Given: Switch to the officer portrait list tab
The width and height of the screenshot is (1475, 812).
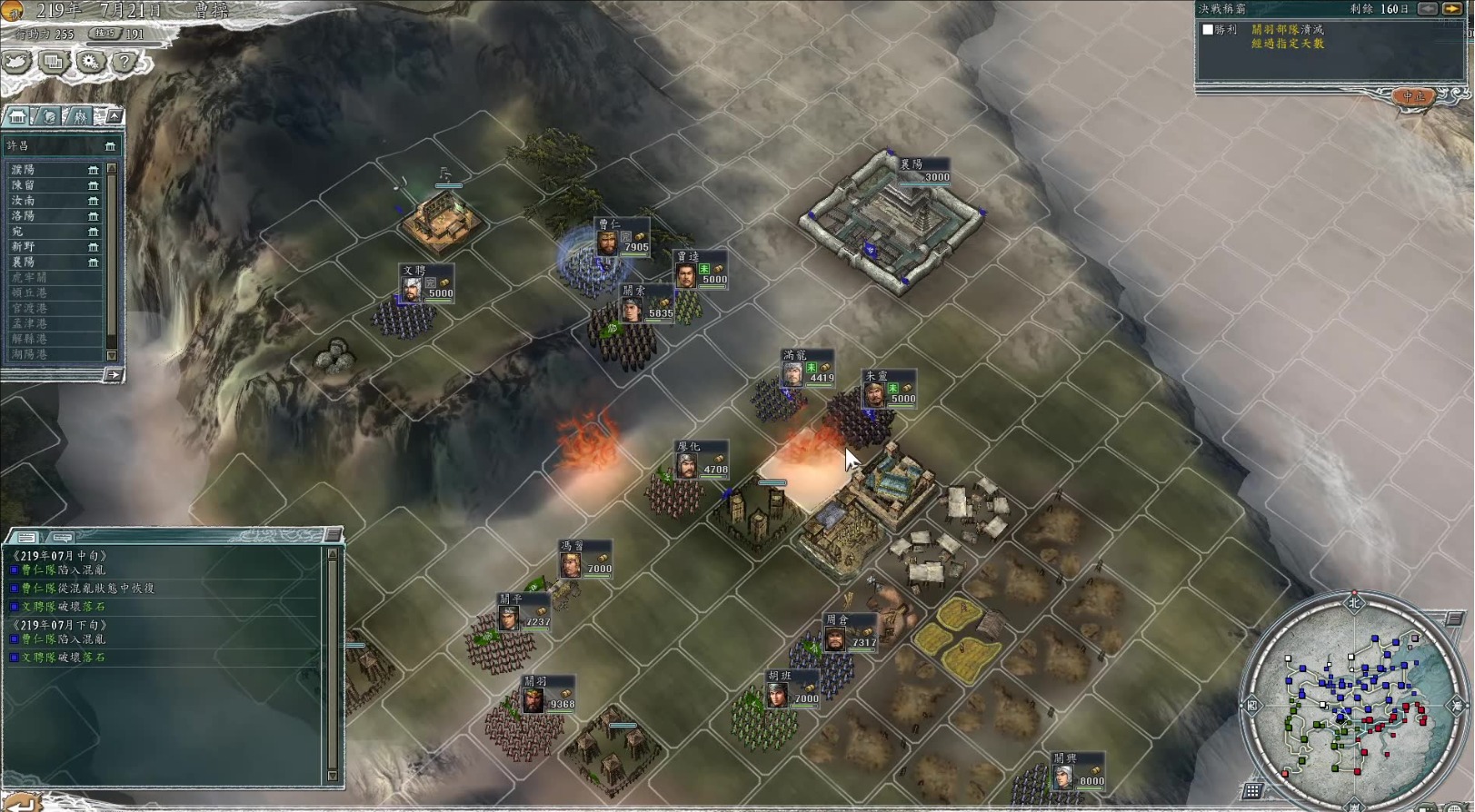Looking at the screenshot, I should (x=49, y=116).
